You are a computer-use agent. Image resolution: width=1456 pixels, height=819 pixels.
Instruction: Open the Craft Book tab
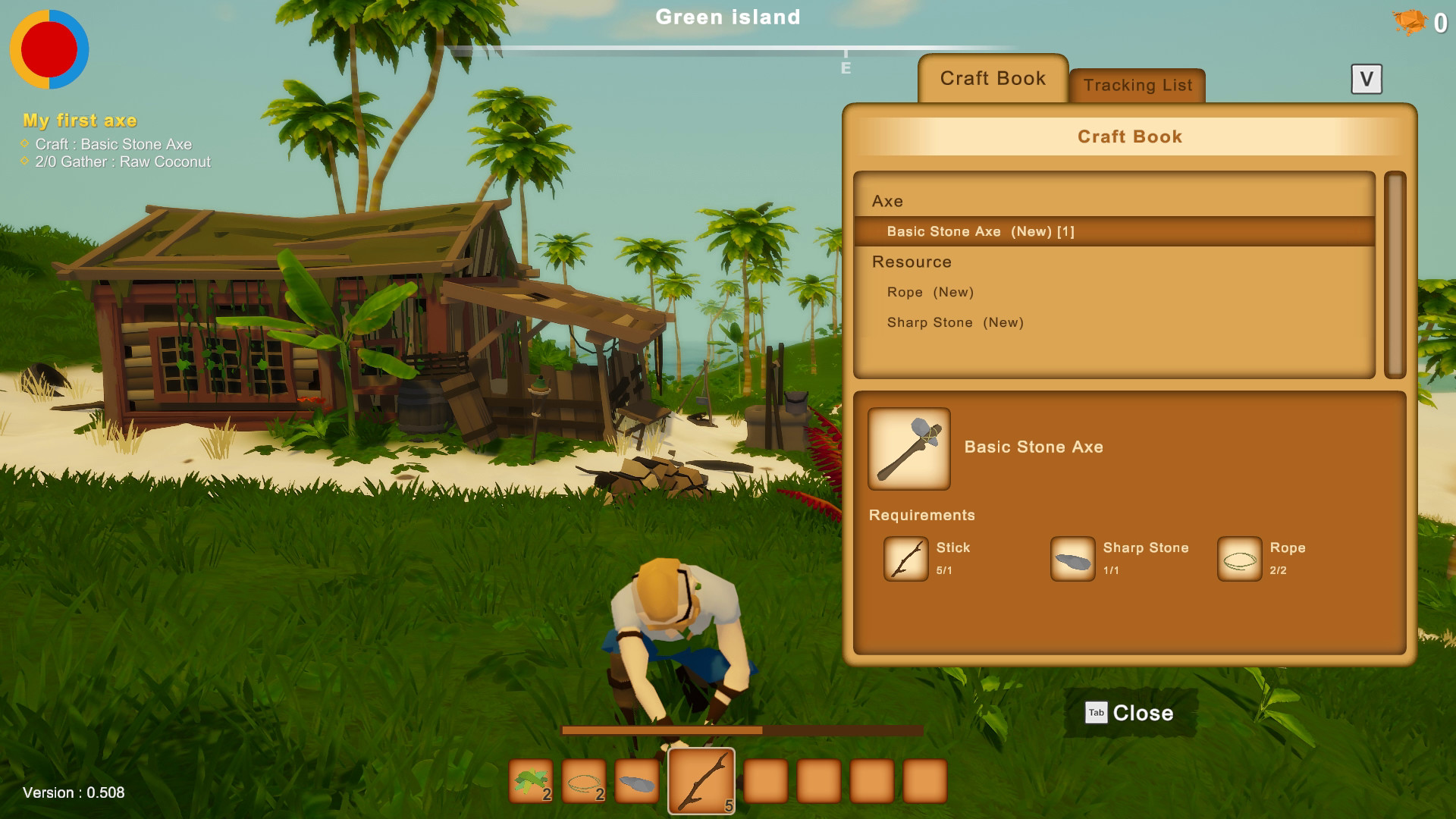coord(993,78)
